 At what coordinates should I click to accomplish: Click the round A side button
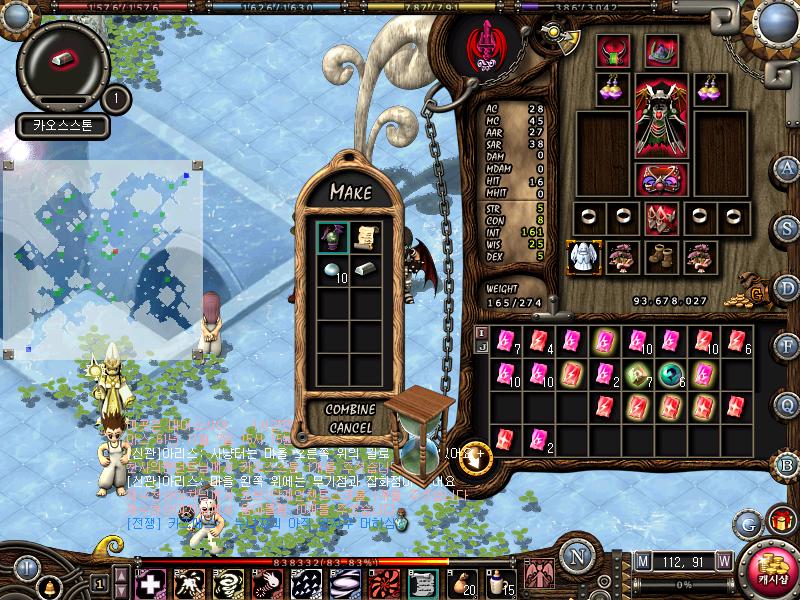pos(787,168)
